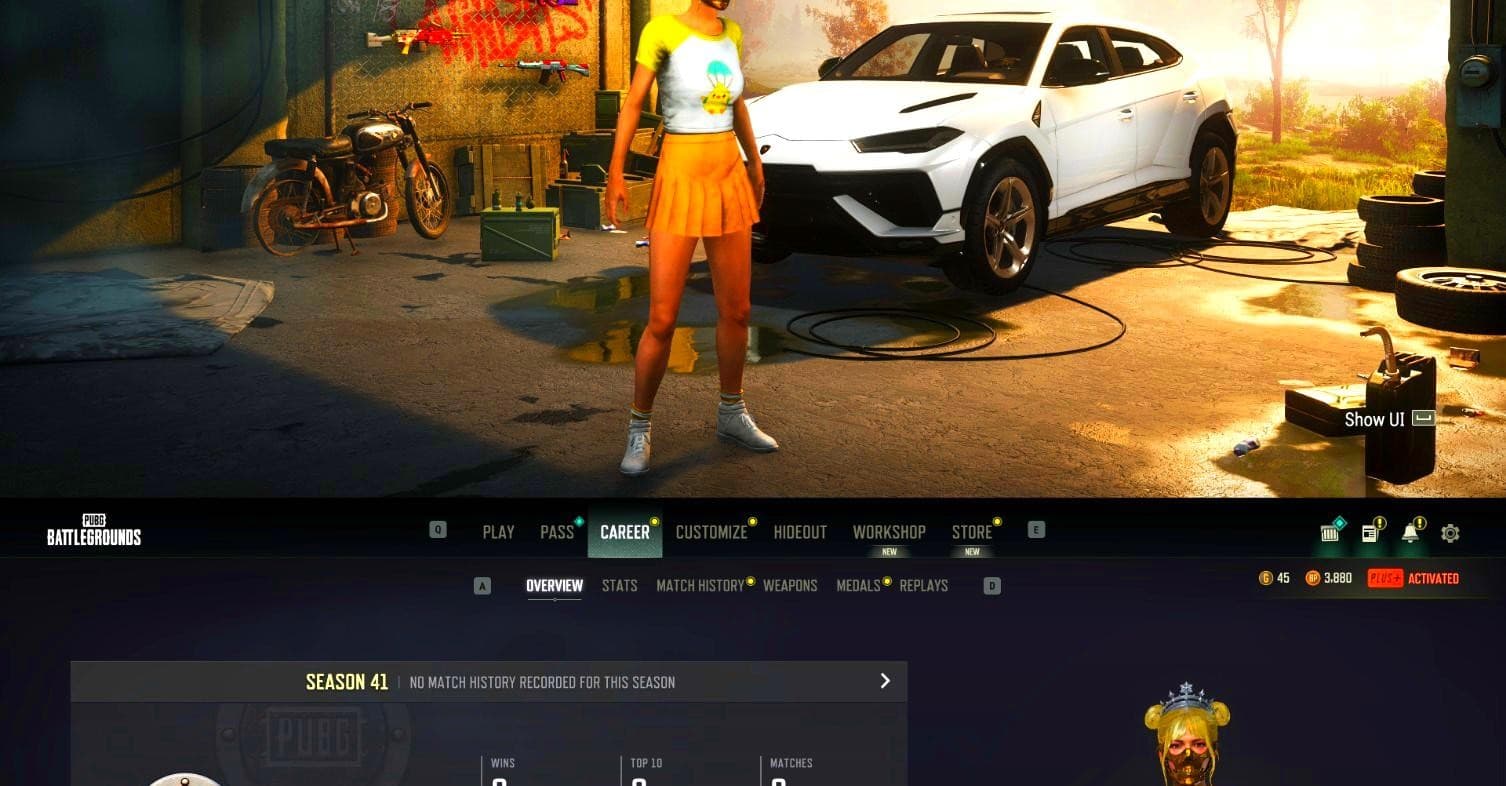Go to the Store page
The width and height of the screenshot is (1506, 786).
(971, 532)
